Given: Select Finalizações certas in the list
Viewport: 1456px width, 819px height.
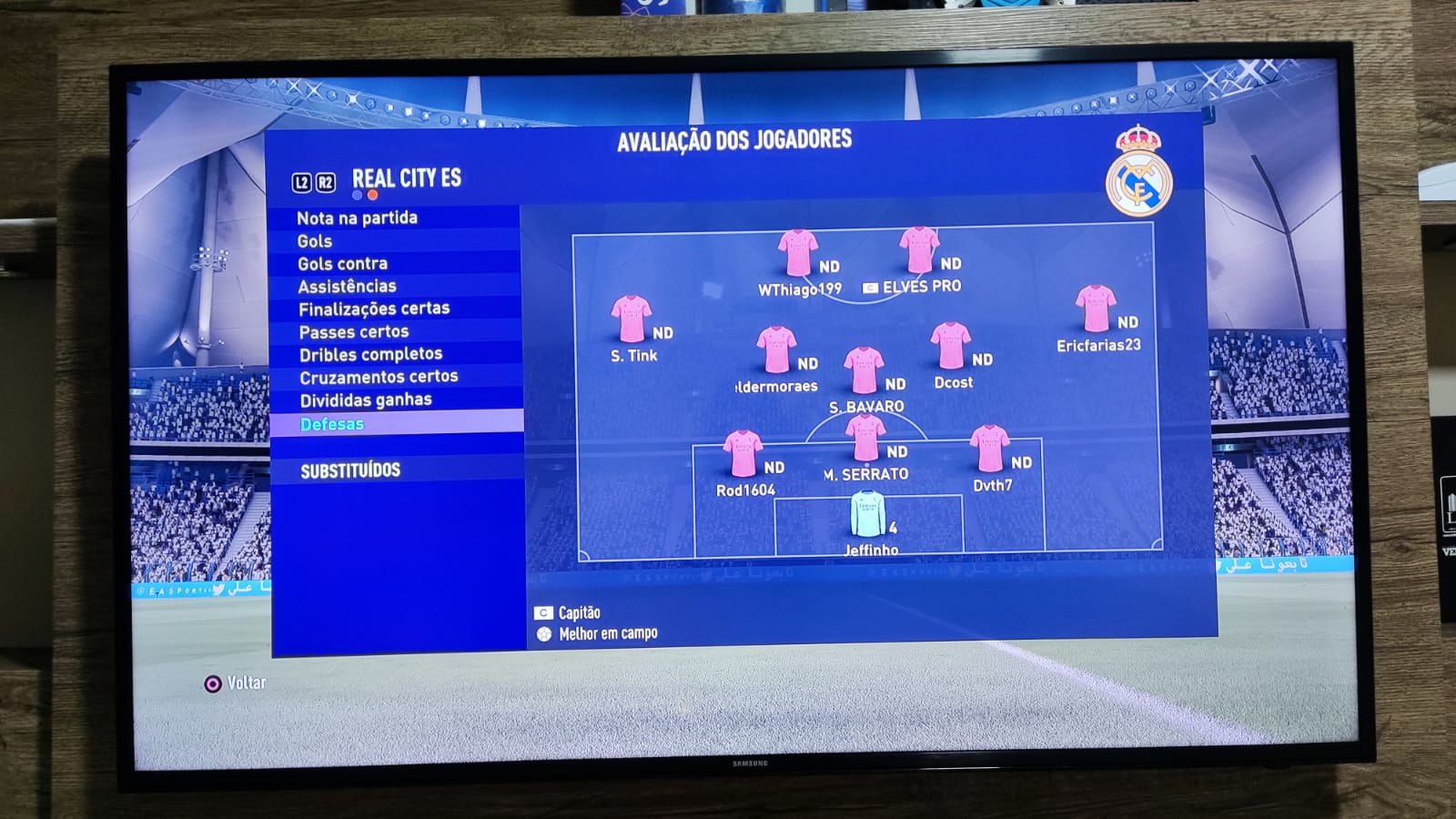Looking at the screenshot, I should click(374, 309).
